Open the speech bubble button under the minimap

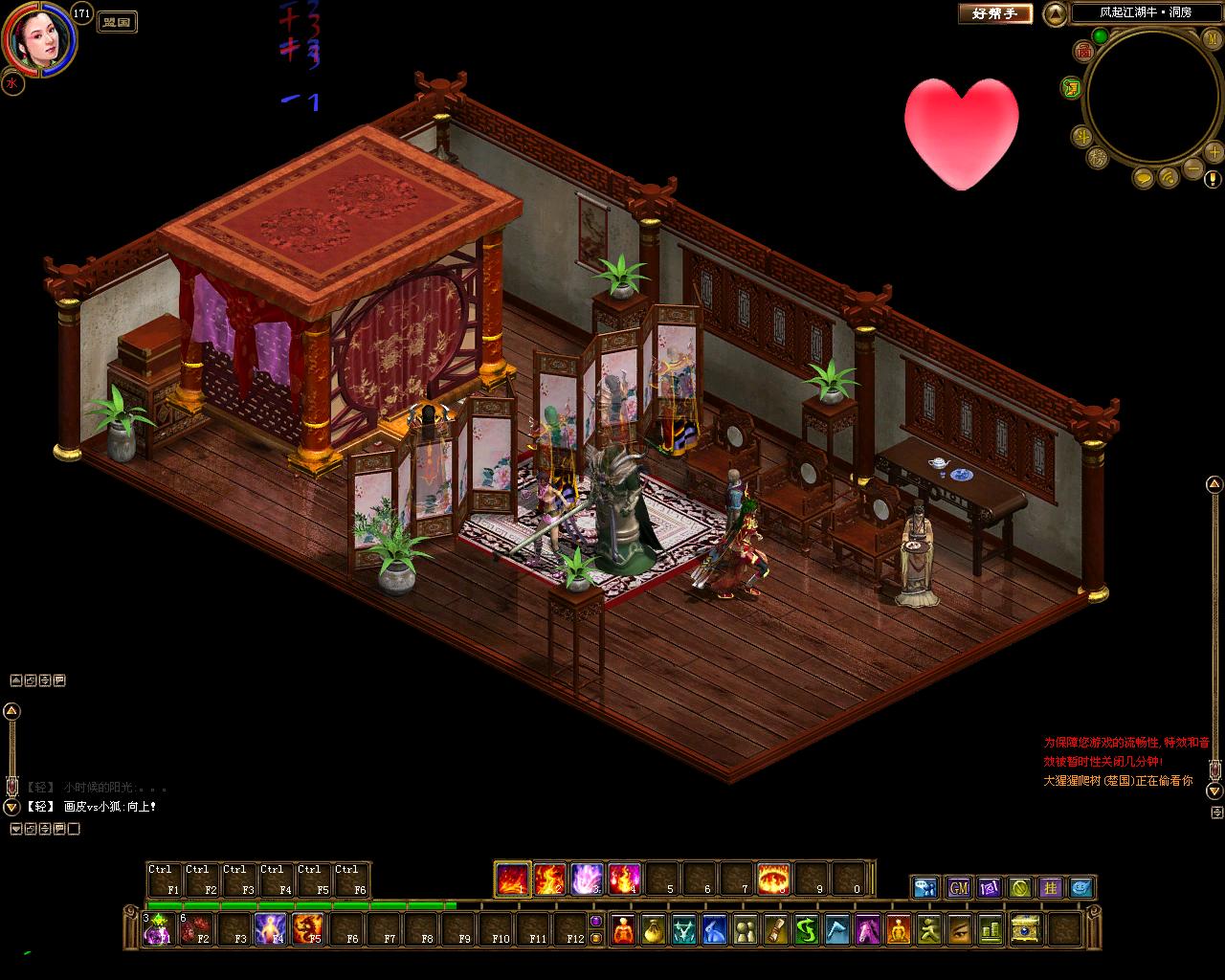pos(1145,178)
